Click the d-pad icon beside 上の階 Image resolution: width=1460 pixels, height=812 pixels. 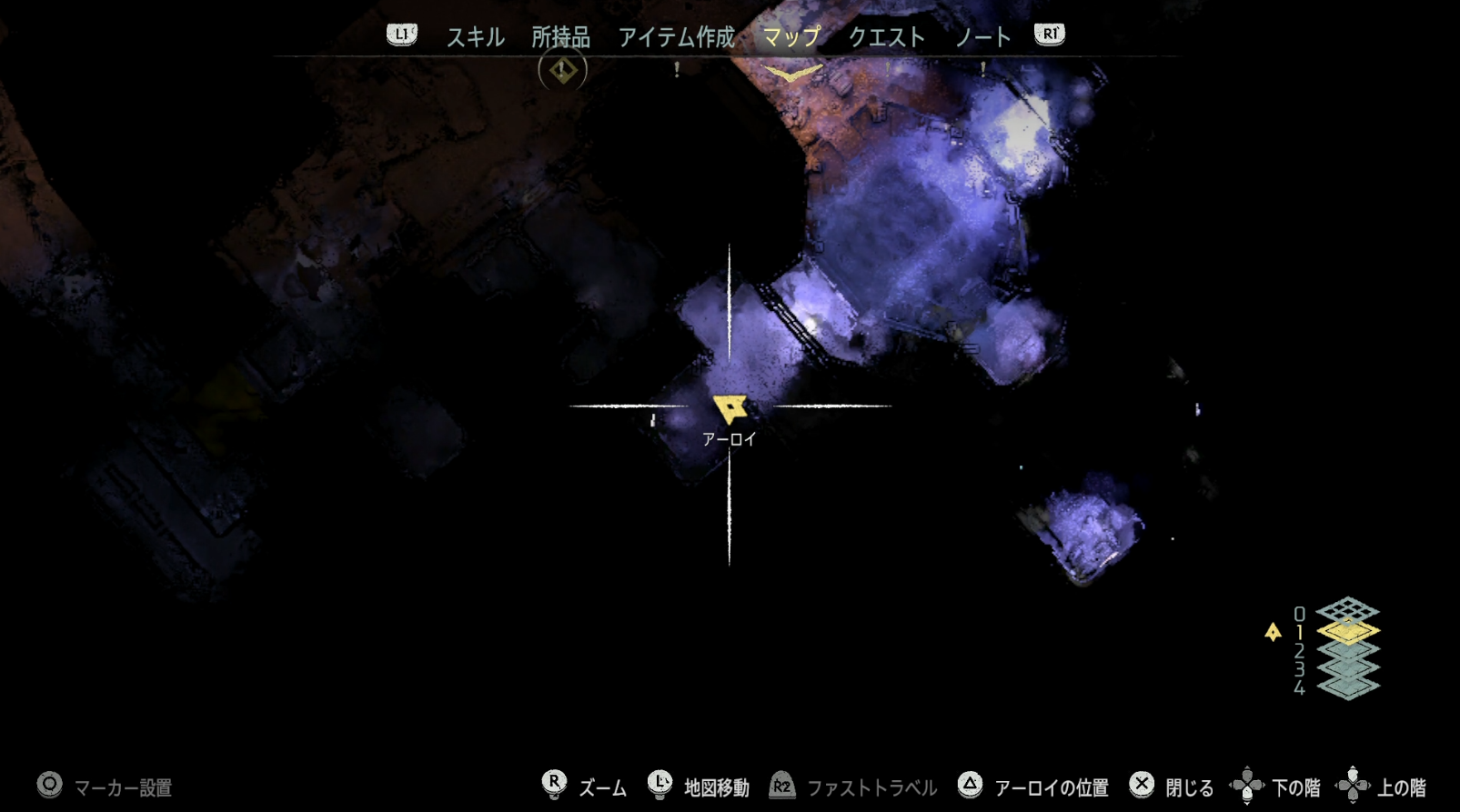tap(1355, 784)
